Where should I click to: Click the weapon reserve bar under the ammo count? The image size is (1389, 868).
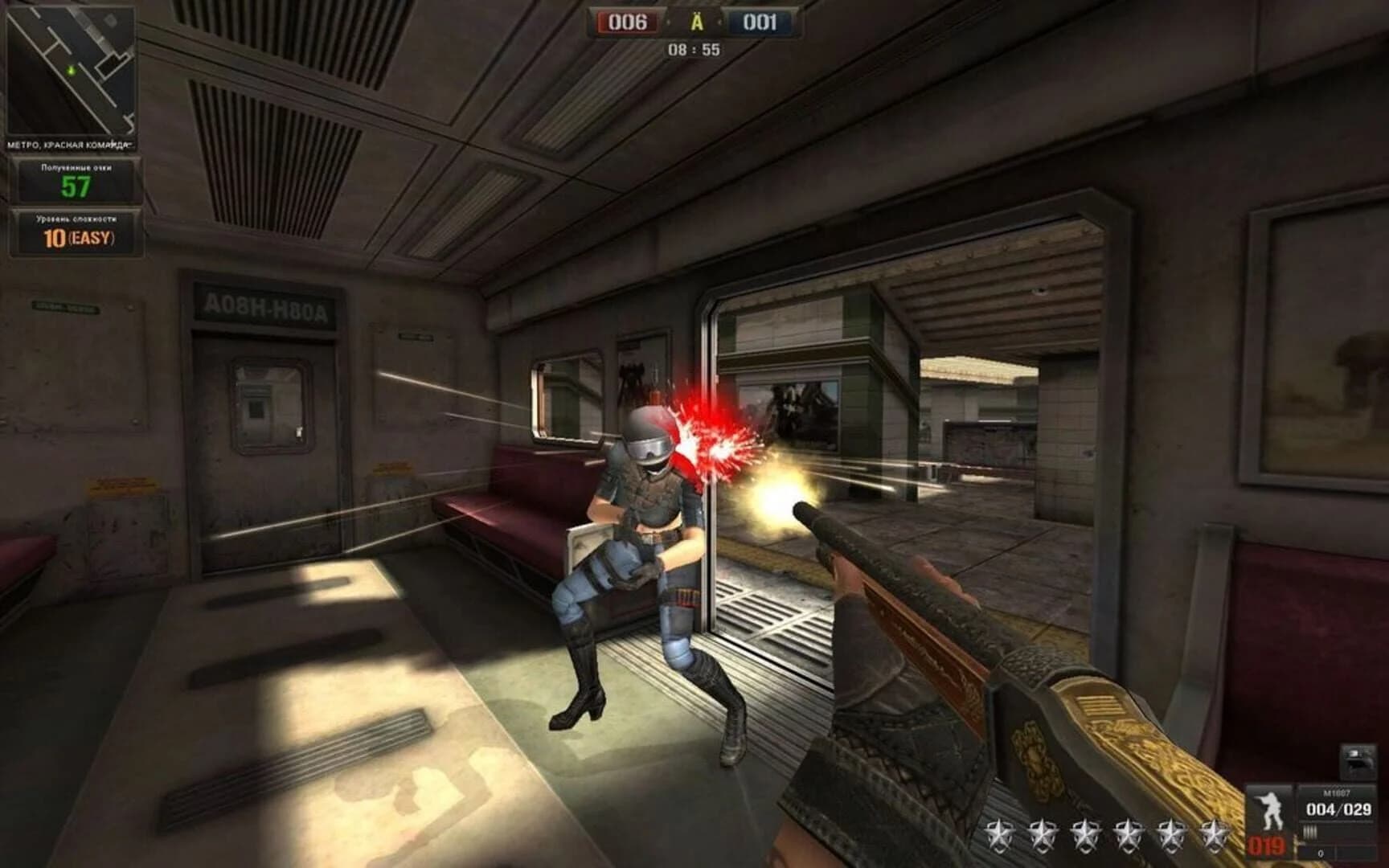tap(1309, 831)
